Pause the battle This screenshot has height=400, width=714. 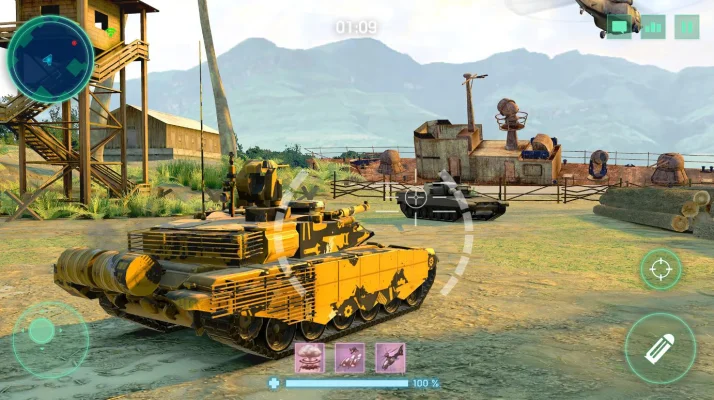(687, 27)
